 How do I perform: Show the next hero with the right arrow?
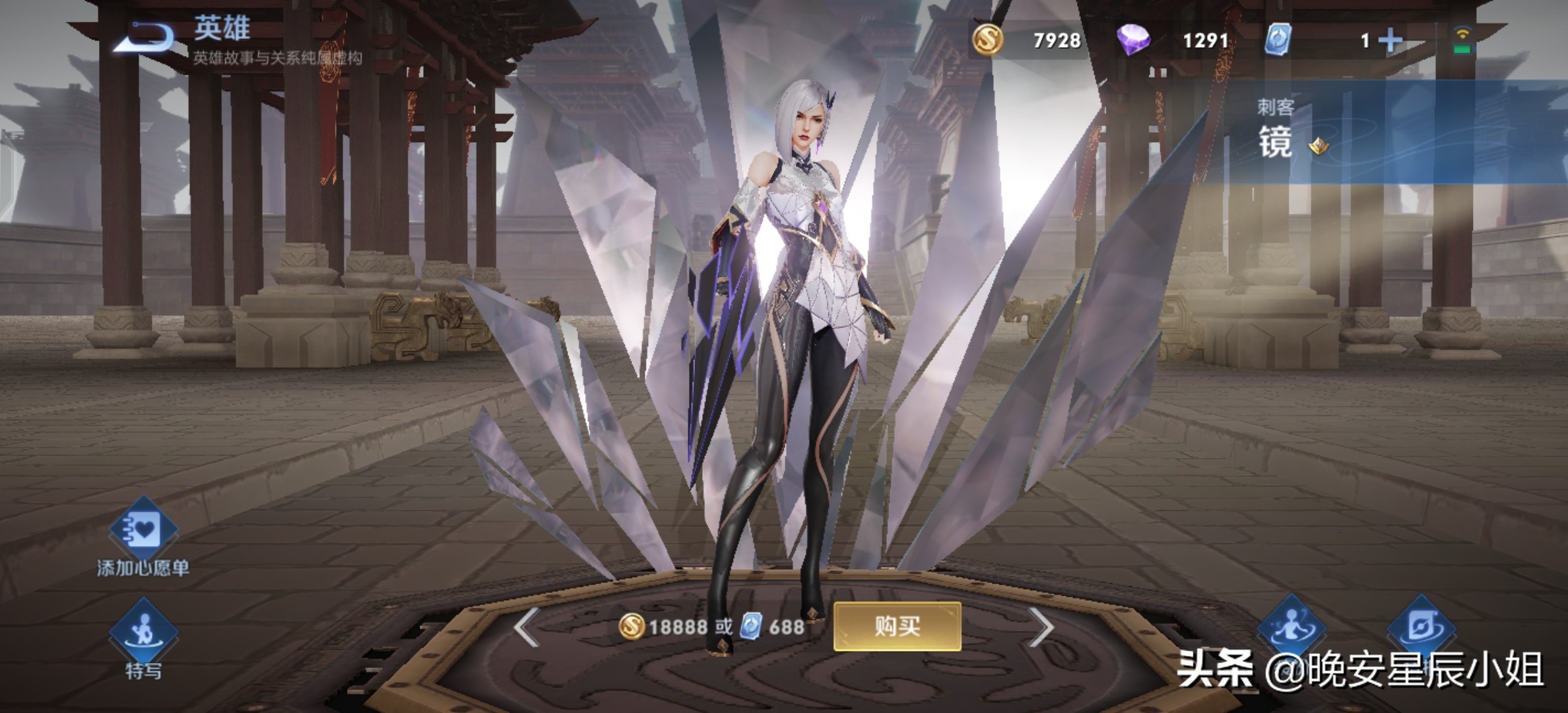(x=1041, y=627)
